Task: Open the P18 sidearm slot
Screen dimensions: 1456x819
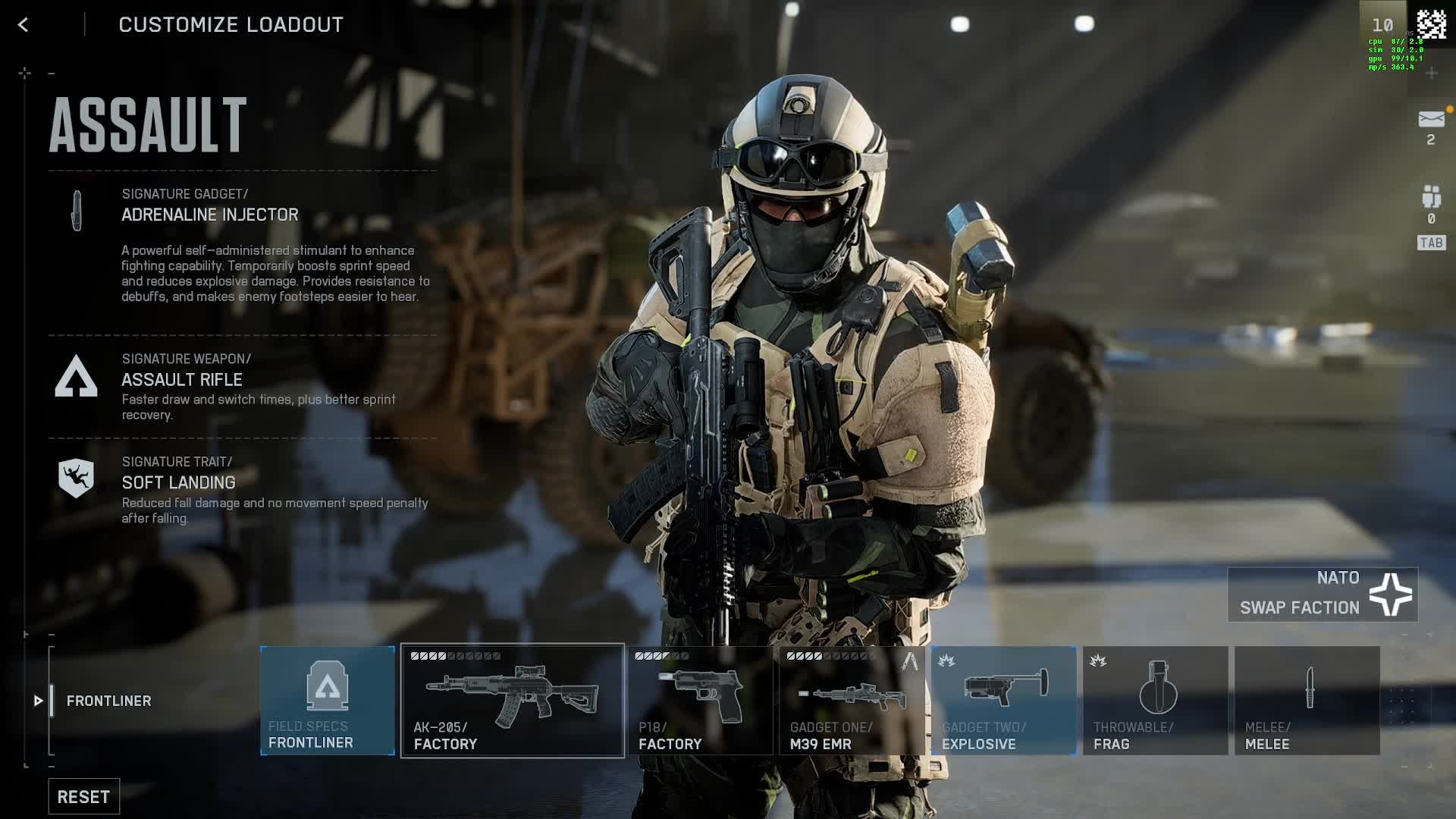Action: pyautogui.click(x=700, y=701)
